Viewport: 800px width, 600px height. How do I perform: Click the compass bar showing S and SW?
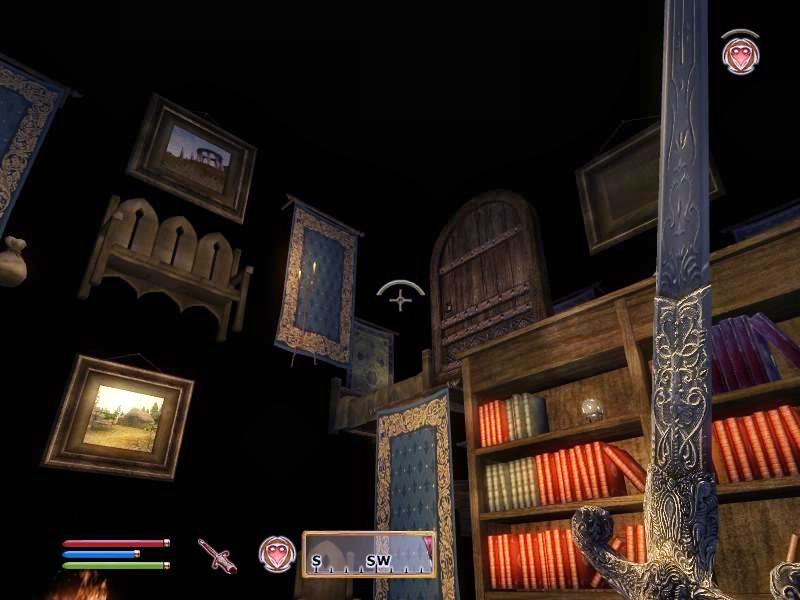click(369, 555)
